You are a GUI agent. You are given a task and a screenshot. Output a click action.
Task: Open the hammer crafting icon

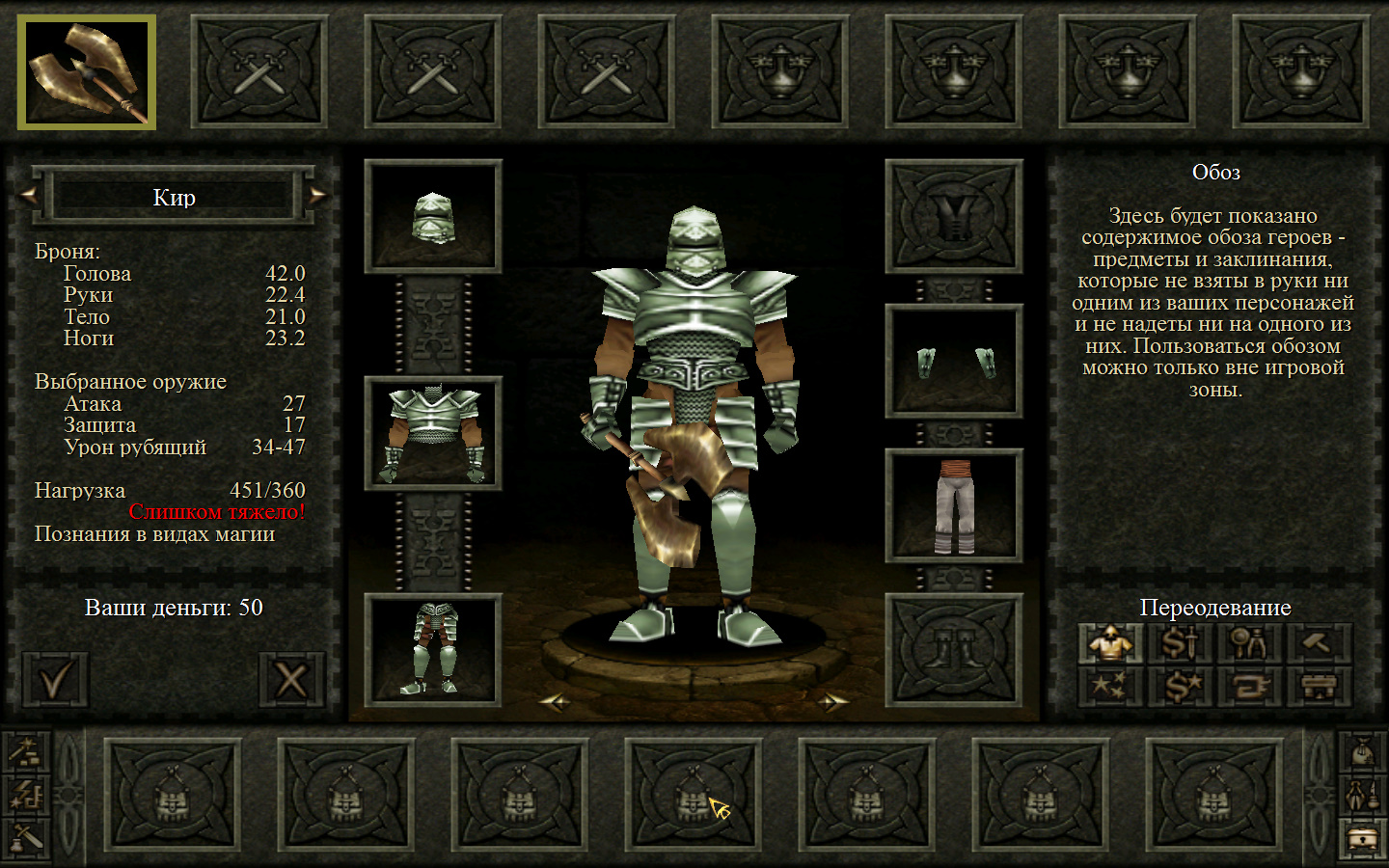pyautogui.click(x=1320, y=642)
